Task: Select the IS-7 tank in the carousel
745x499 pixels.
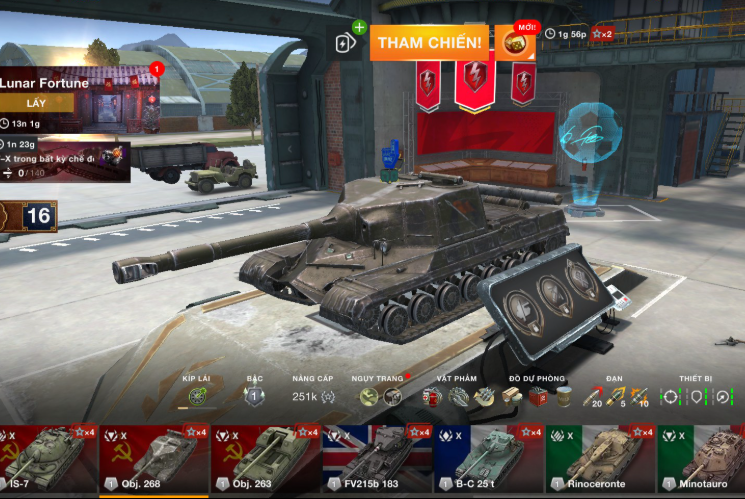Action: click(49, 461)
